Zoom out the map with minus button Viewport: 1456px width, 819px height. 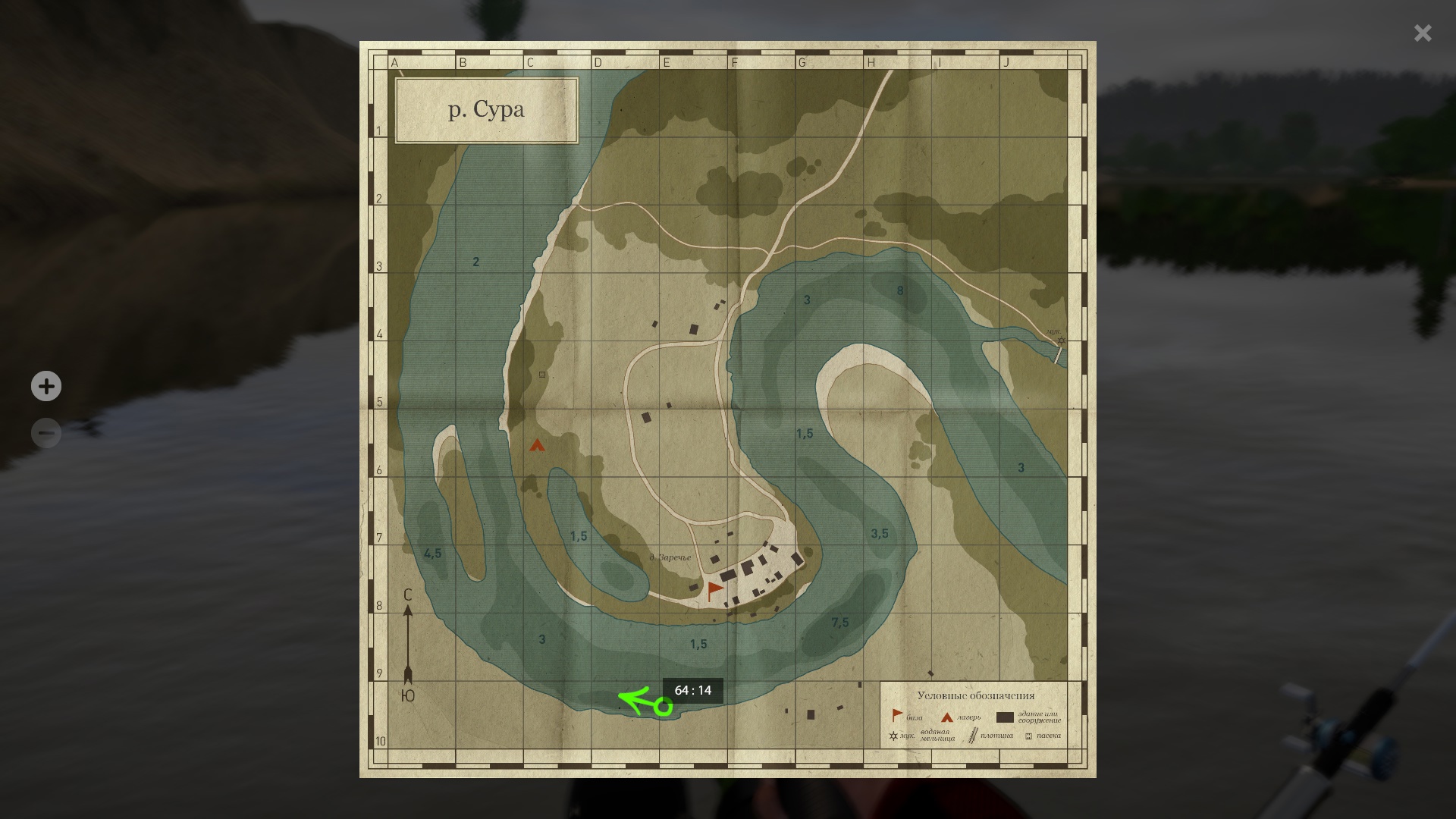point(46,433)
